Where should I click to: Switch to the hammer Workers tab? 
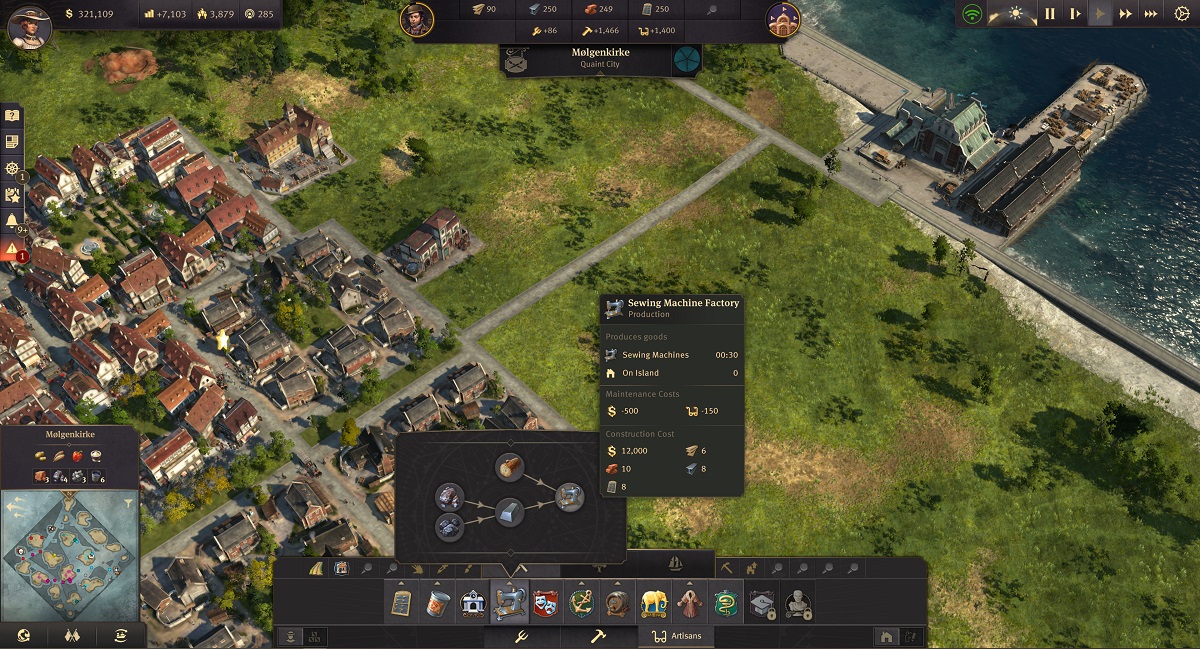click(x=597, y=636)
